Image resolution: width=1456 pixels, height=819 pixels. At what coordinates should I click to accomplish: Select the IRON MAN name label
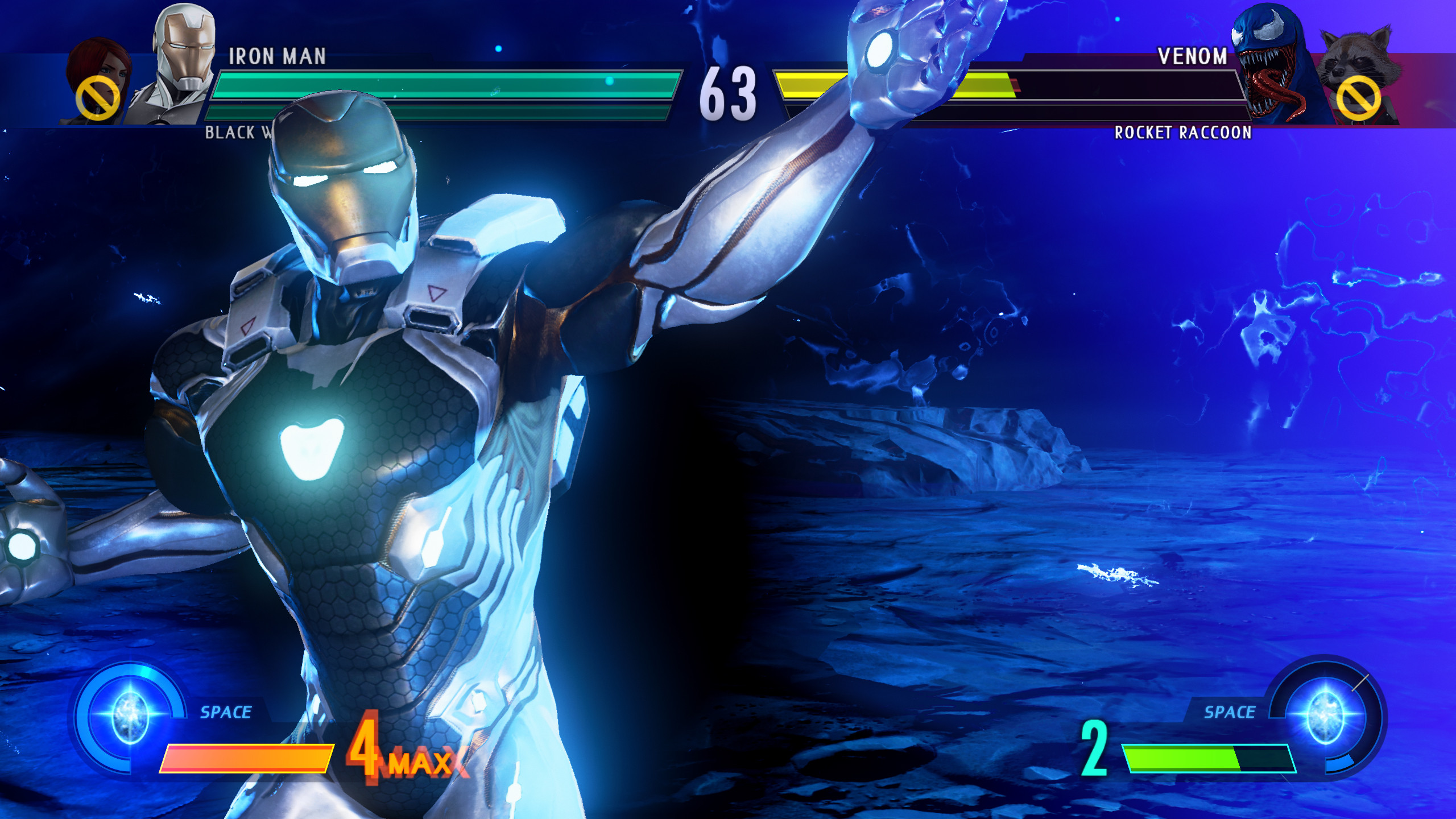(277, 55)
